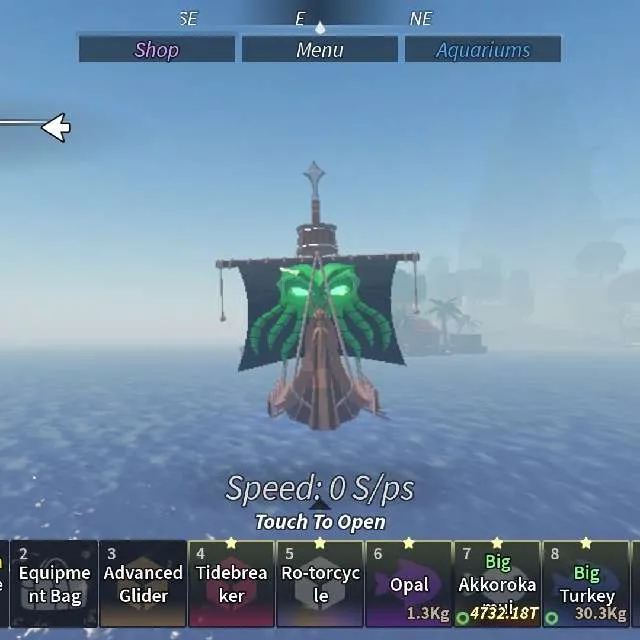640x640 pixels.
Task: Pick the Big Akkoroka slot
Action: coord(497,584)
